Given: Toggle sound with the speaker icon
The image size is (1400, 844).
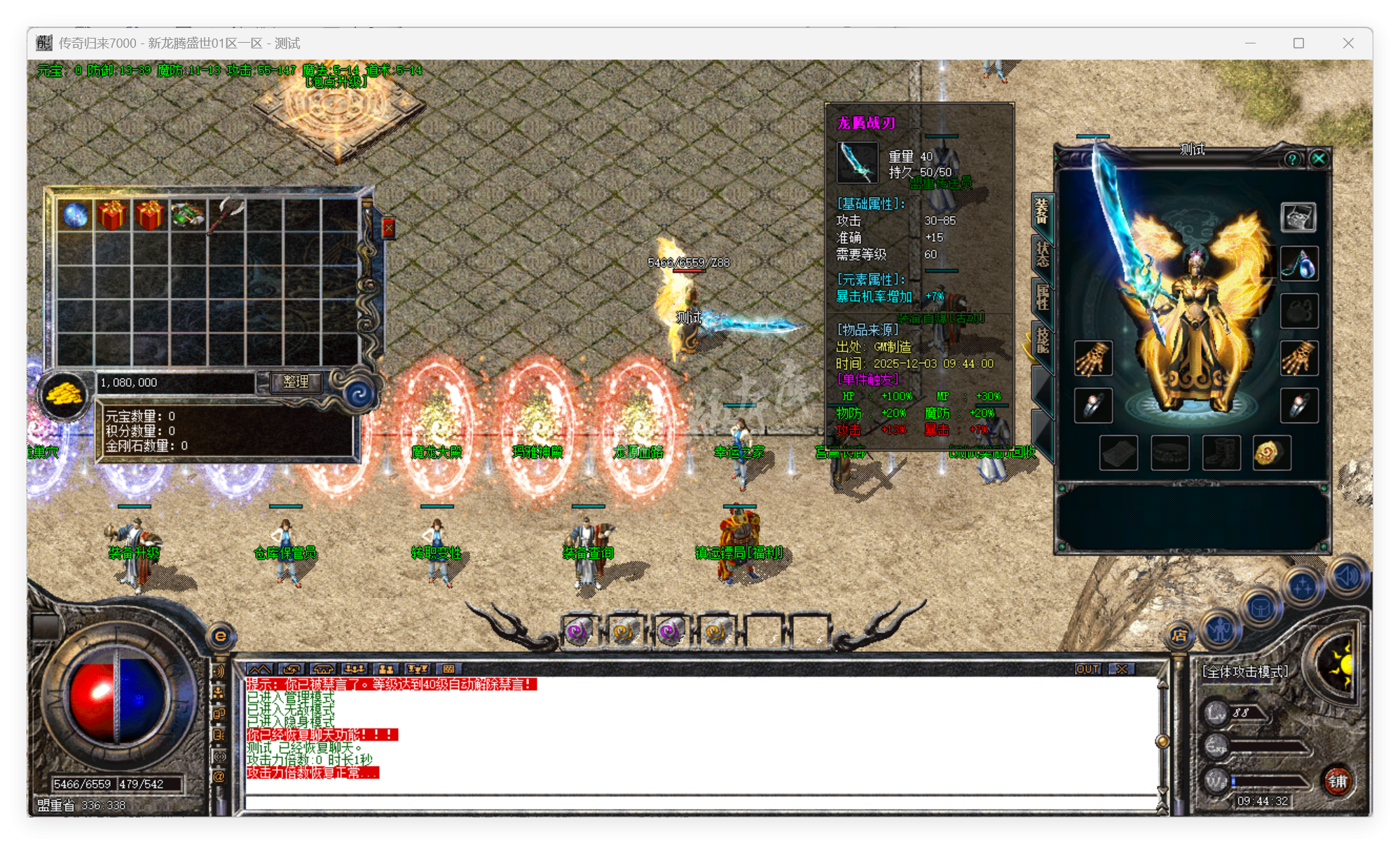Looking at the screenshot, I should (1346, 573).
